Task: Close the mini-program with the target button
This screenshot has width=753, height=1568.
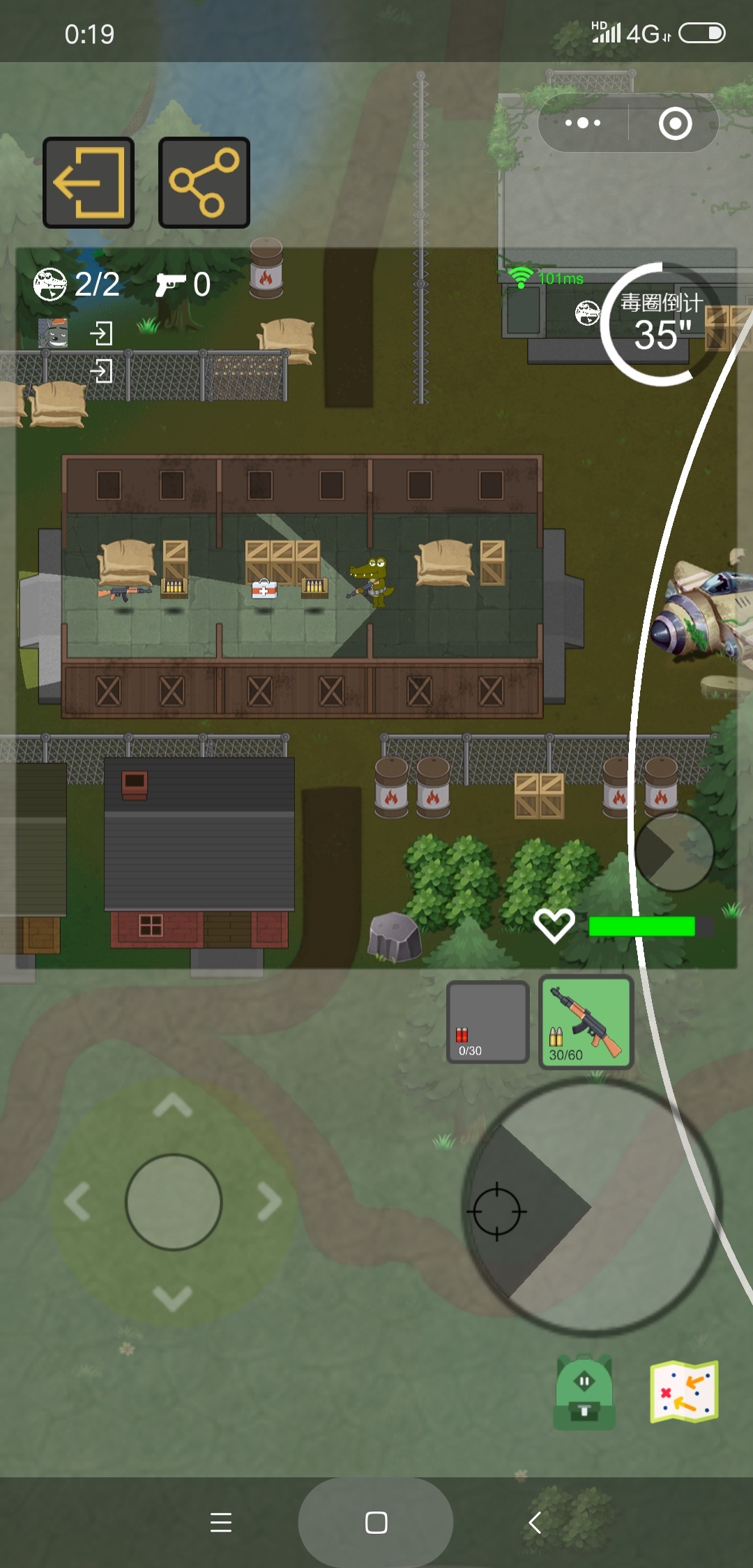Action: coord(675,123)
